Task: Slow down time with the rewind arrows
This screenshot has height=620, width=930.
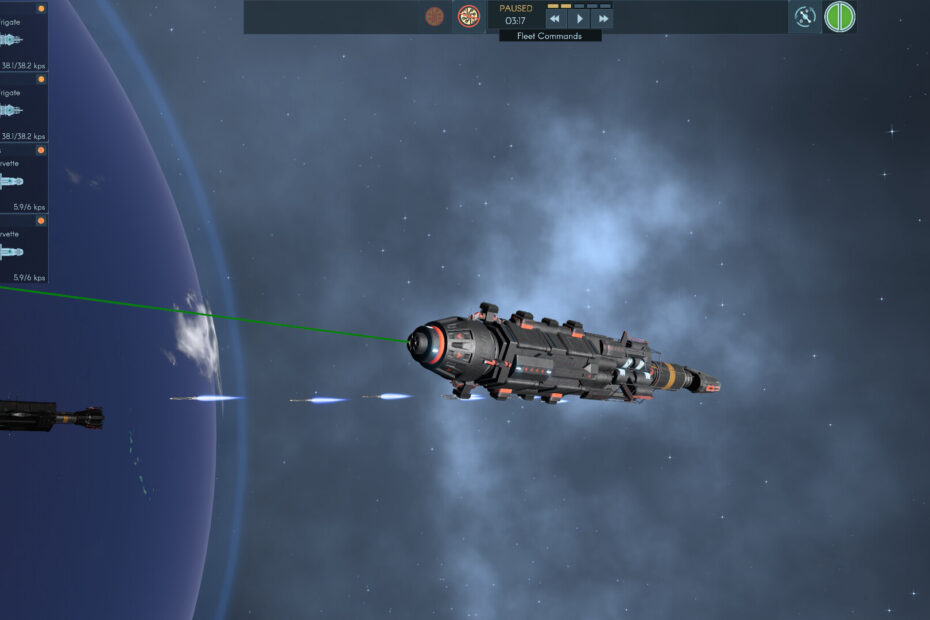Action: click(x=556, y=19)
